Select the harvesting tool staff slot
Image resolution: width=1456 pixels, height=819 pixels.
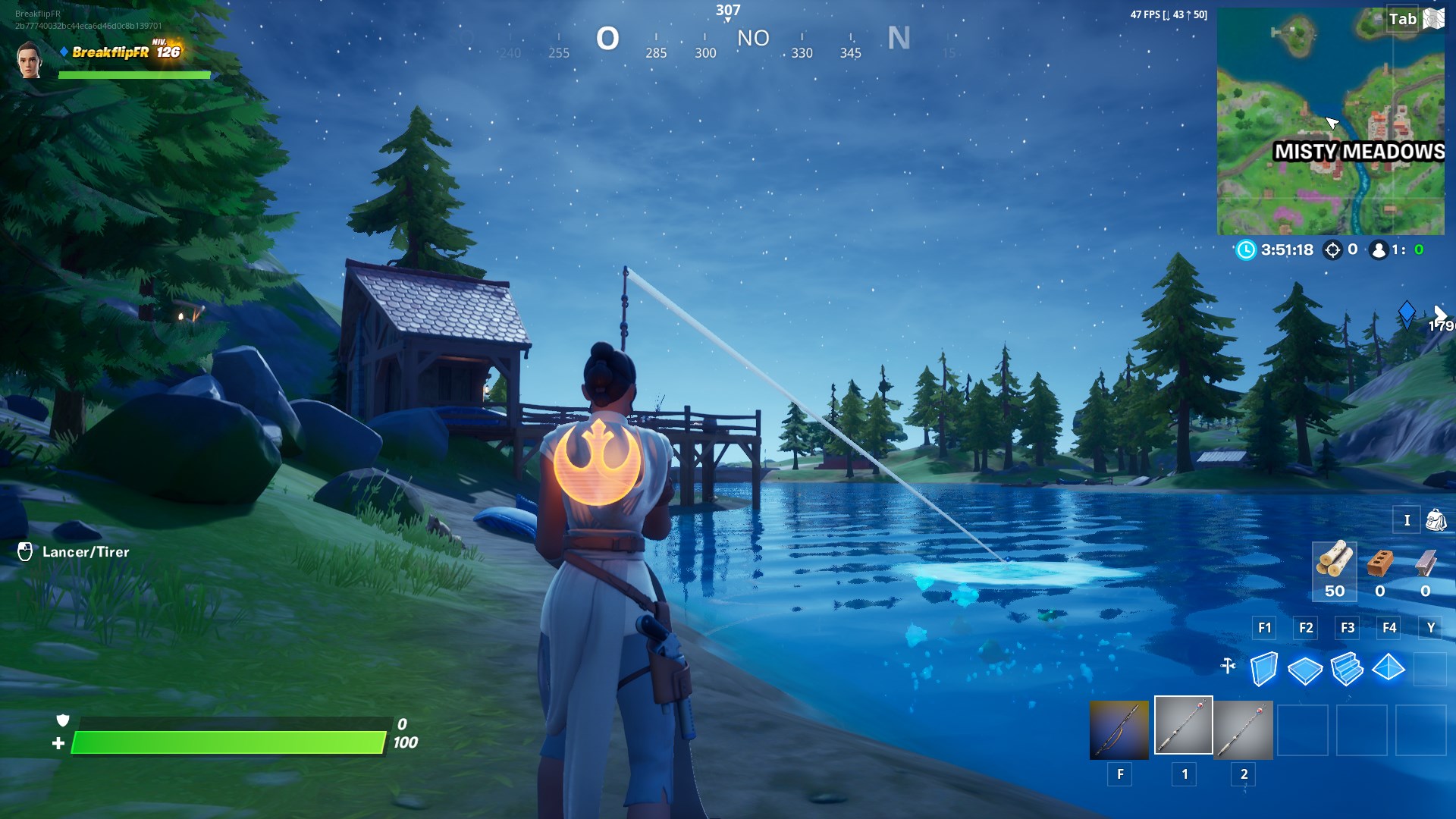pos(1119,730)
